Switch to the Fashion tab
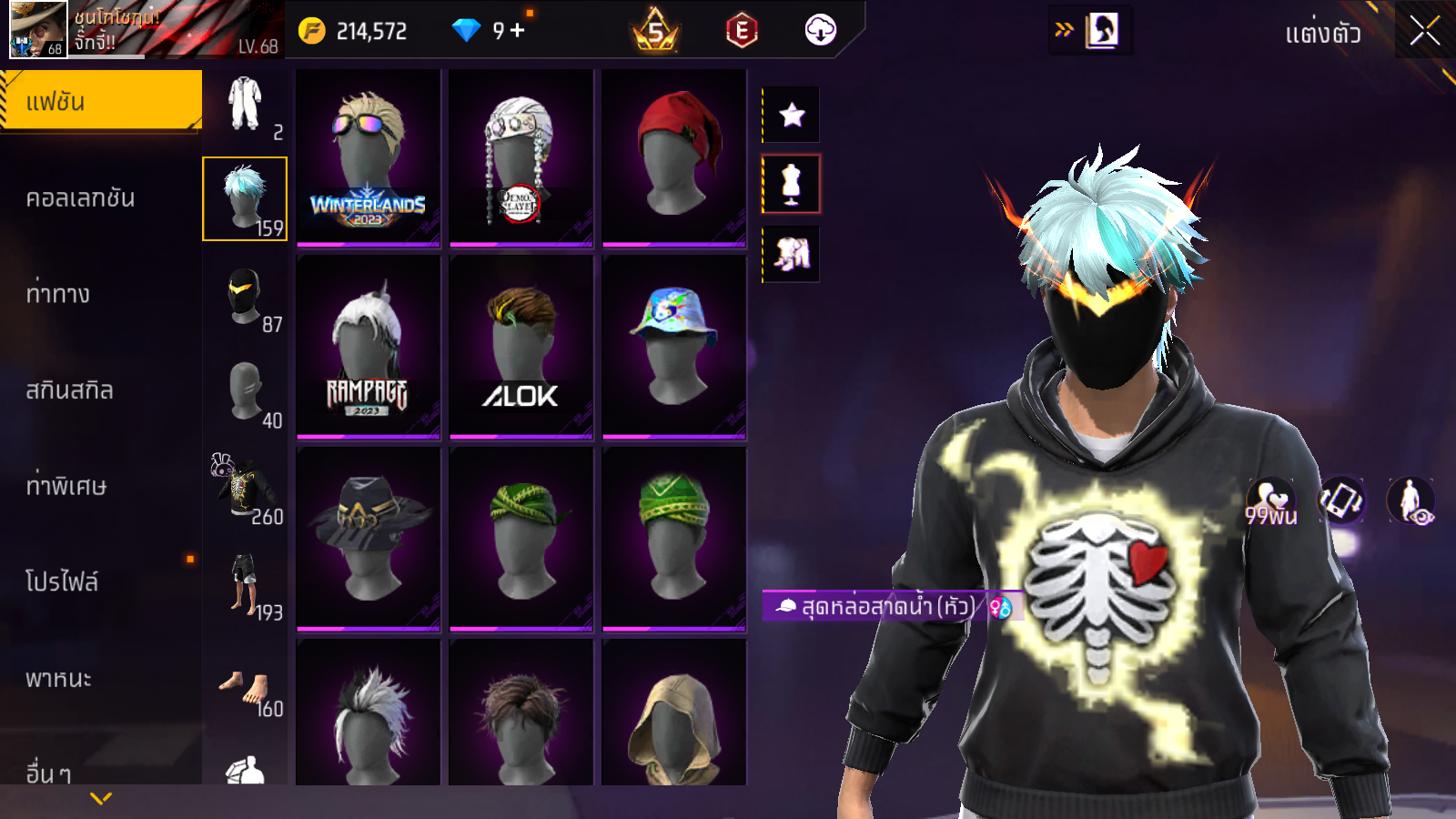 100,101
